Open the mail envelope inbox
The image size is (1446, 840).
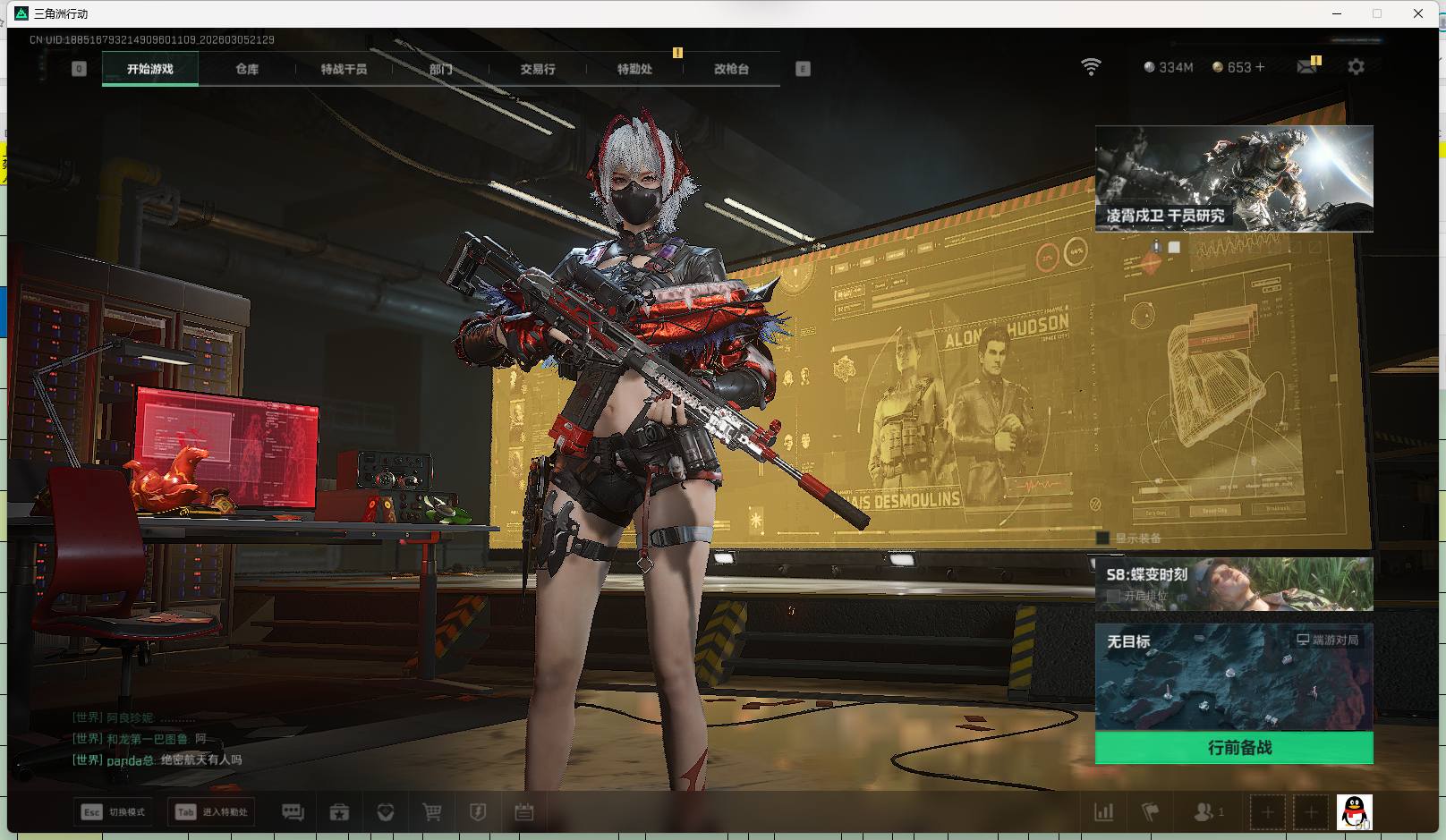1306,67
